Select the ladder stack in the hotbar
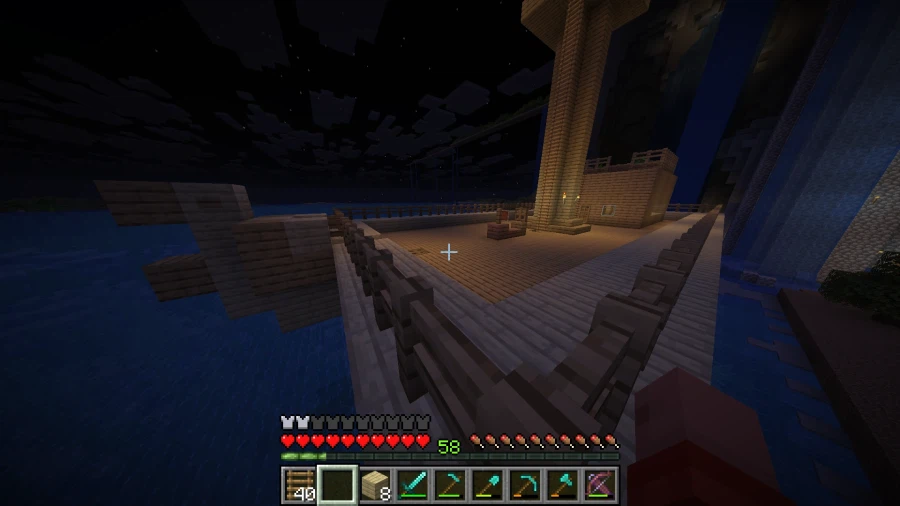The height and width of the screenshot is (506, 900). pyautogui.click(x=300, y=485)
